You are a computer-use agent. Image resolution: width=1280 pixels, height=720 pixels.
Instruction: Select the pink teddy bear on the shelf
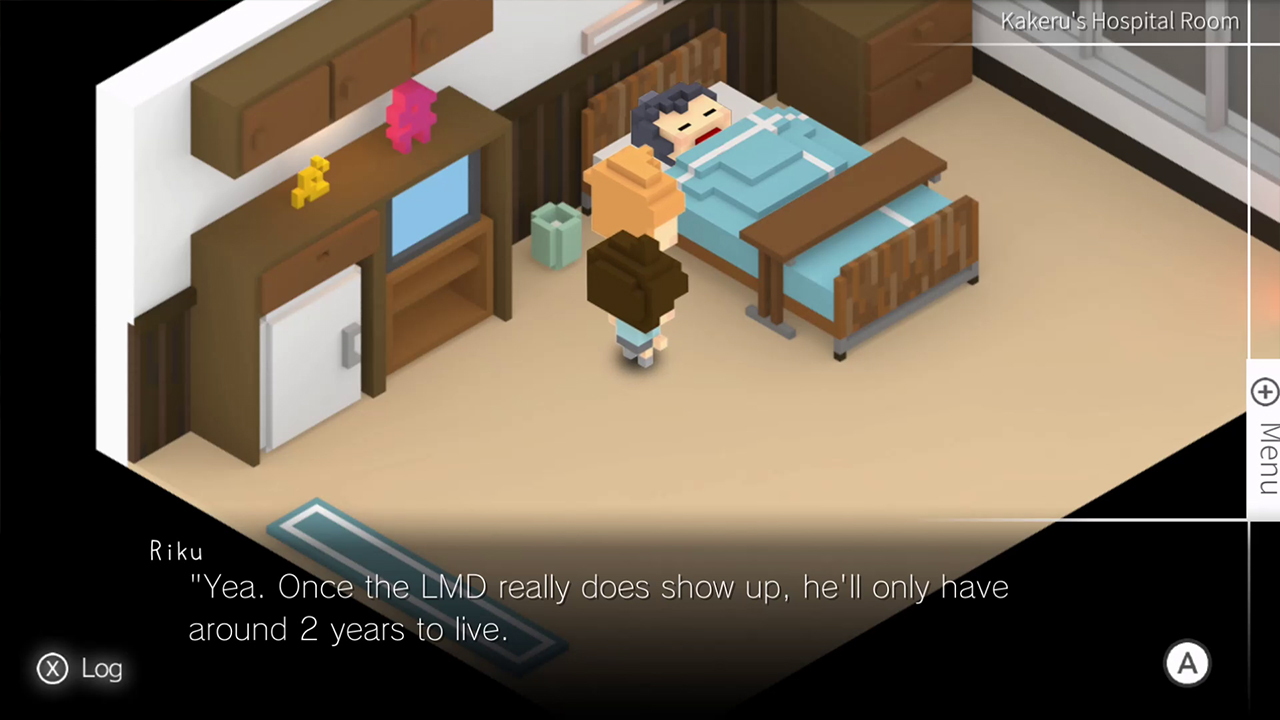[x=411, y=115]
